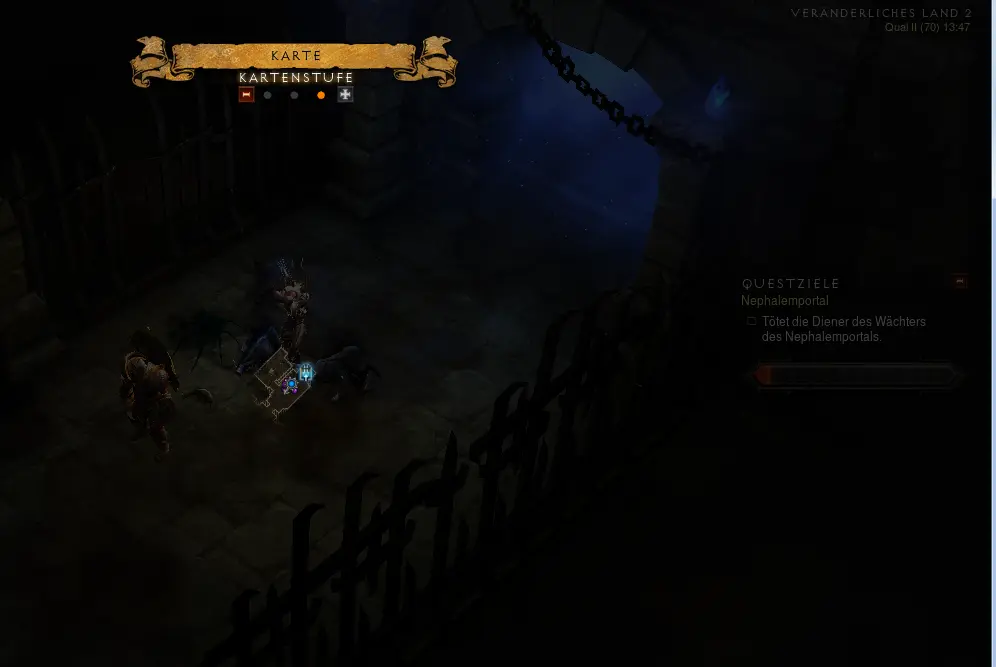Click the Karte banner header
The height and width of the screenshot is (667, 996).
(296, 56)
